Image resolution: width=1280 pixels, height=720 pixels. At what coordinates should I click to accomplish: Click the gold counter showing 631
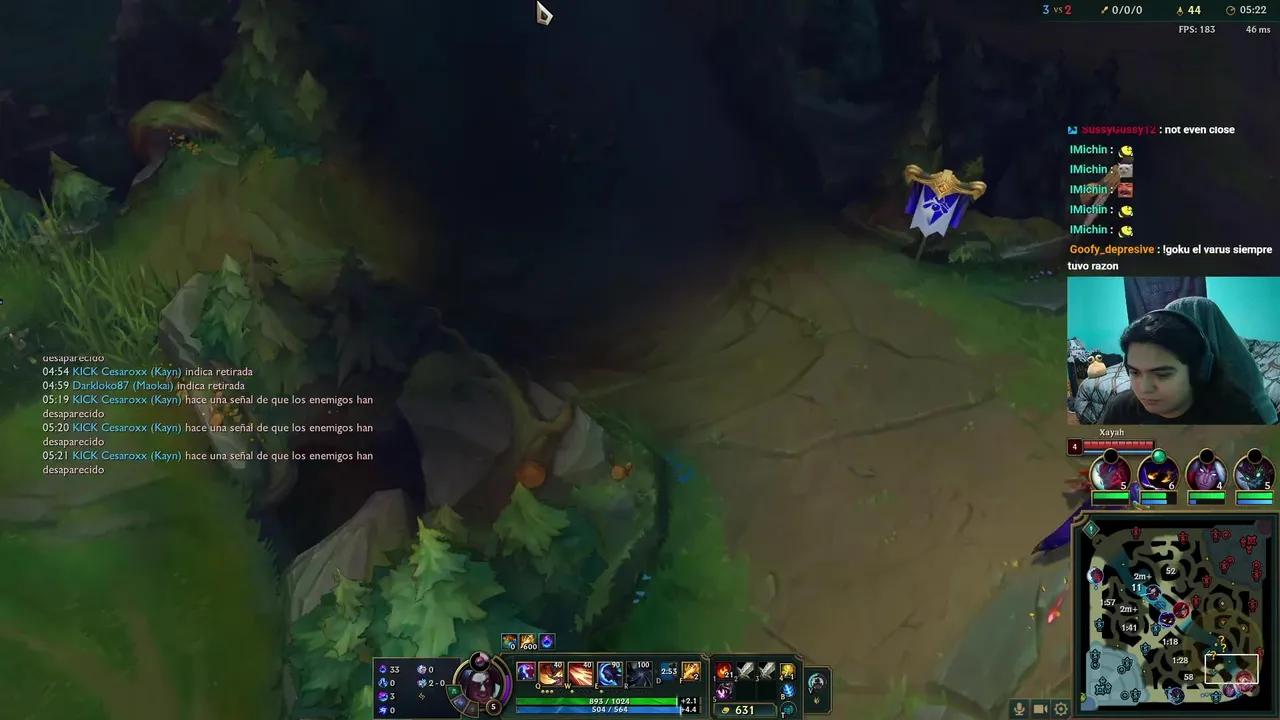pyautogui.click(x=745, y=710)
